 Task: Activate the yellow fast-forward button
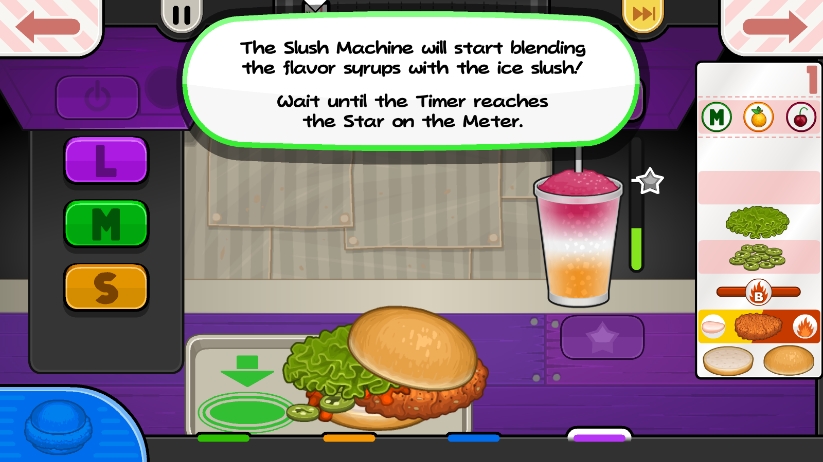pos(641,13)
